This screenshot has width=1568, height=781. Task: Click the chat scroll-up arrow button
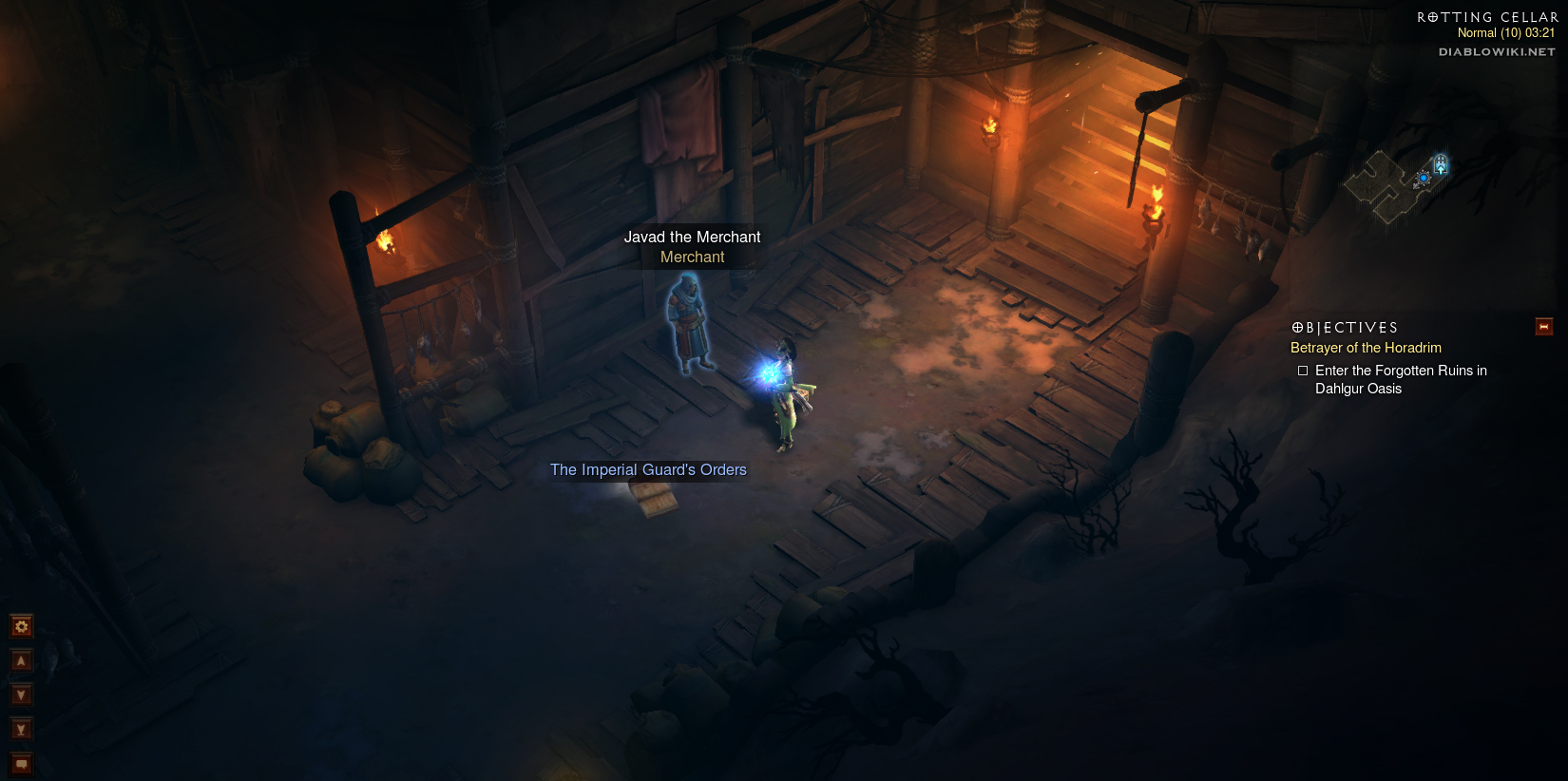coord(21,660)
